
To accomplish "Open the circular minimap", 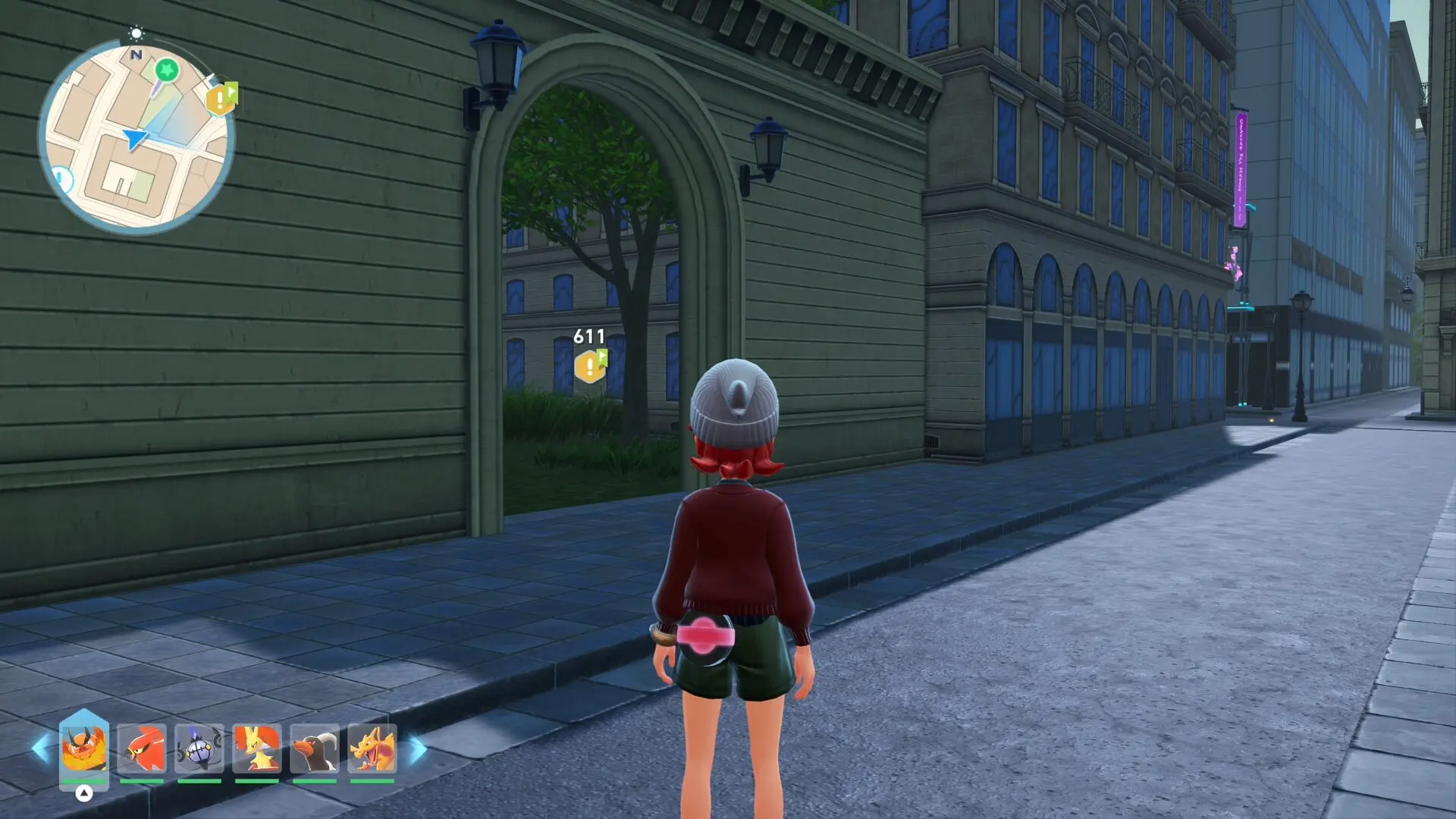I will (x=136, y=138).
